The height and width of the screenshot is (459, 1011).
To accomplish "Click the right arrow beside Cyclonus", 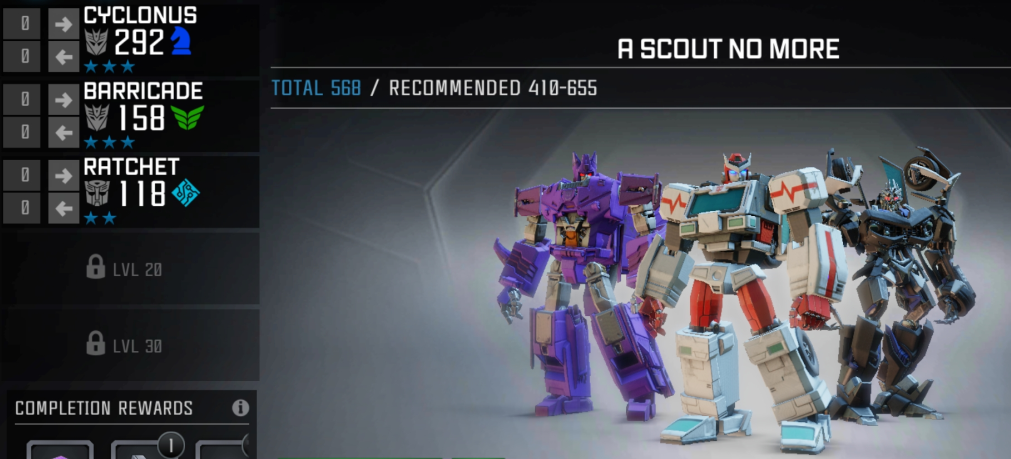I will point(63,24).
